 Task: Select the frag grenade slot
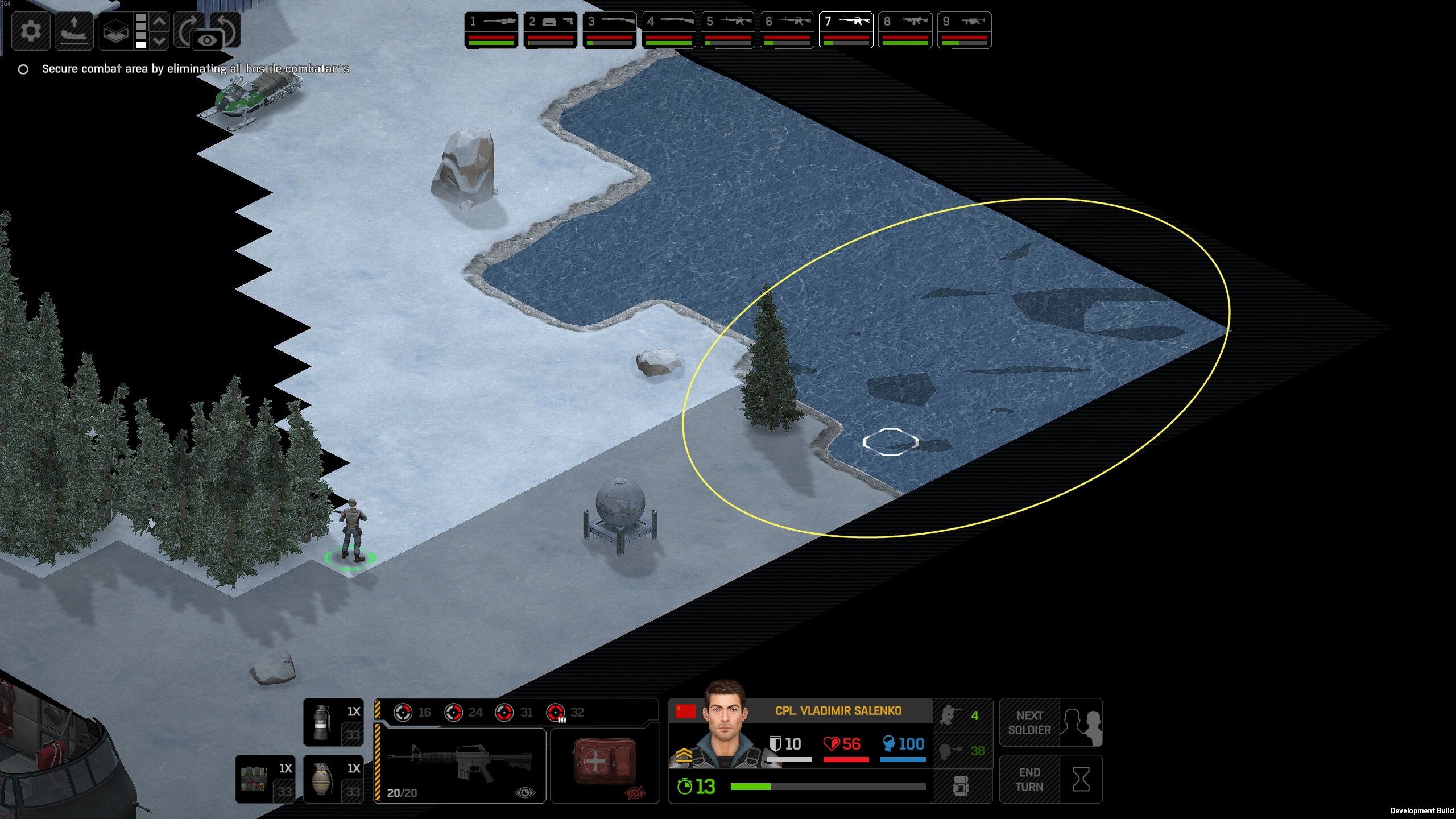tap(333, 779)
